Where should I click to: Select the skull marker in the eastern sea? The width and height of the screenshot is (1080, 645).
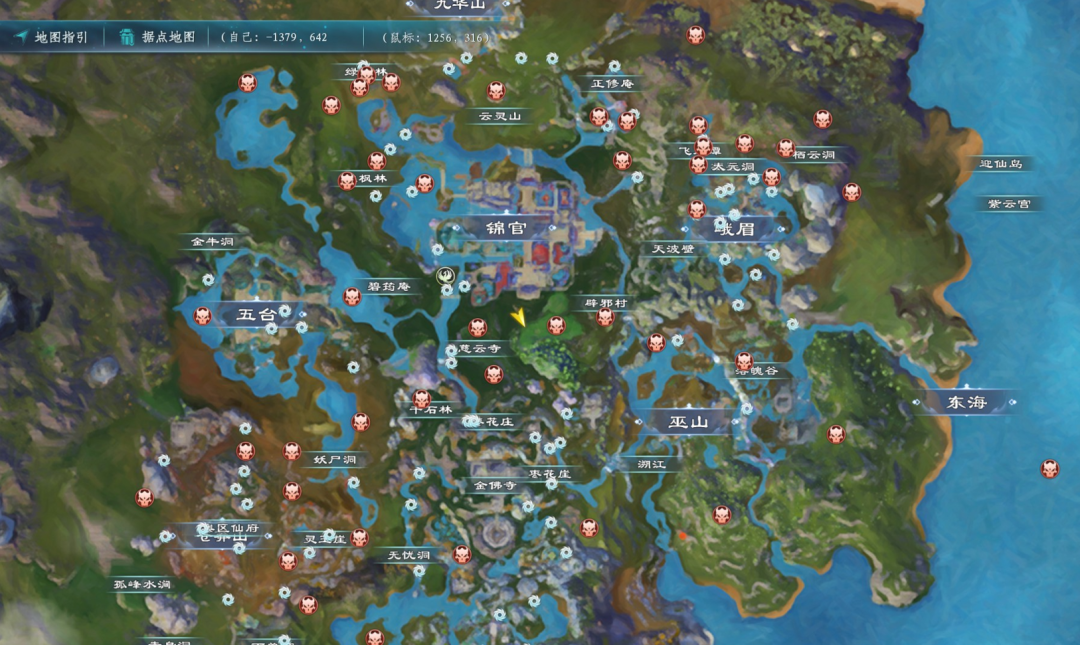[x=1049, y=468]
